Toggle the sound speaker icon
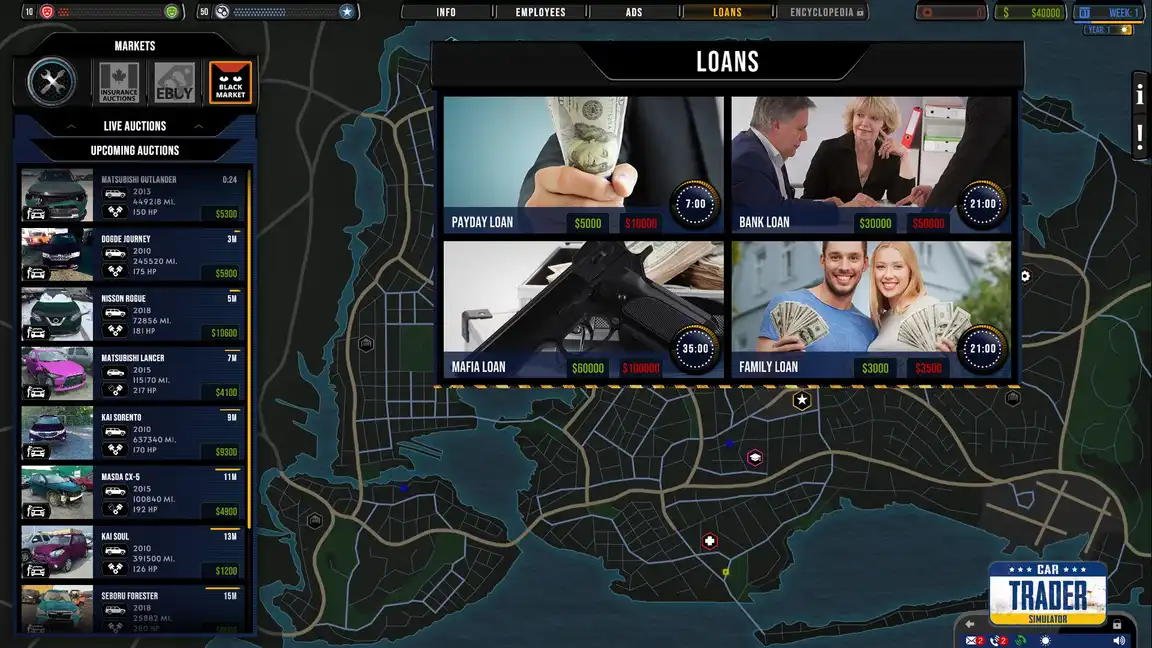 1119,640
